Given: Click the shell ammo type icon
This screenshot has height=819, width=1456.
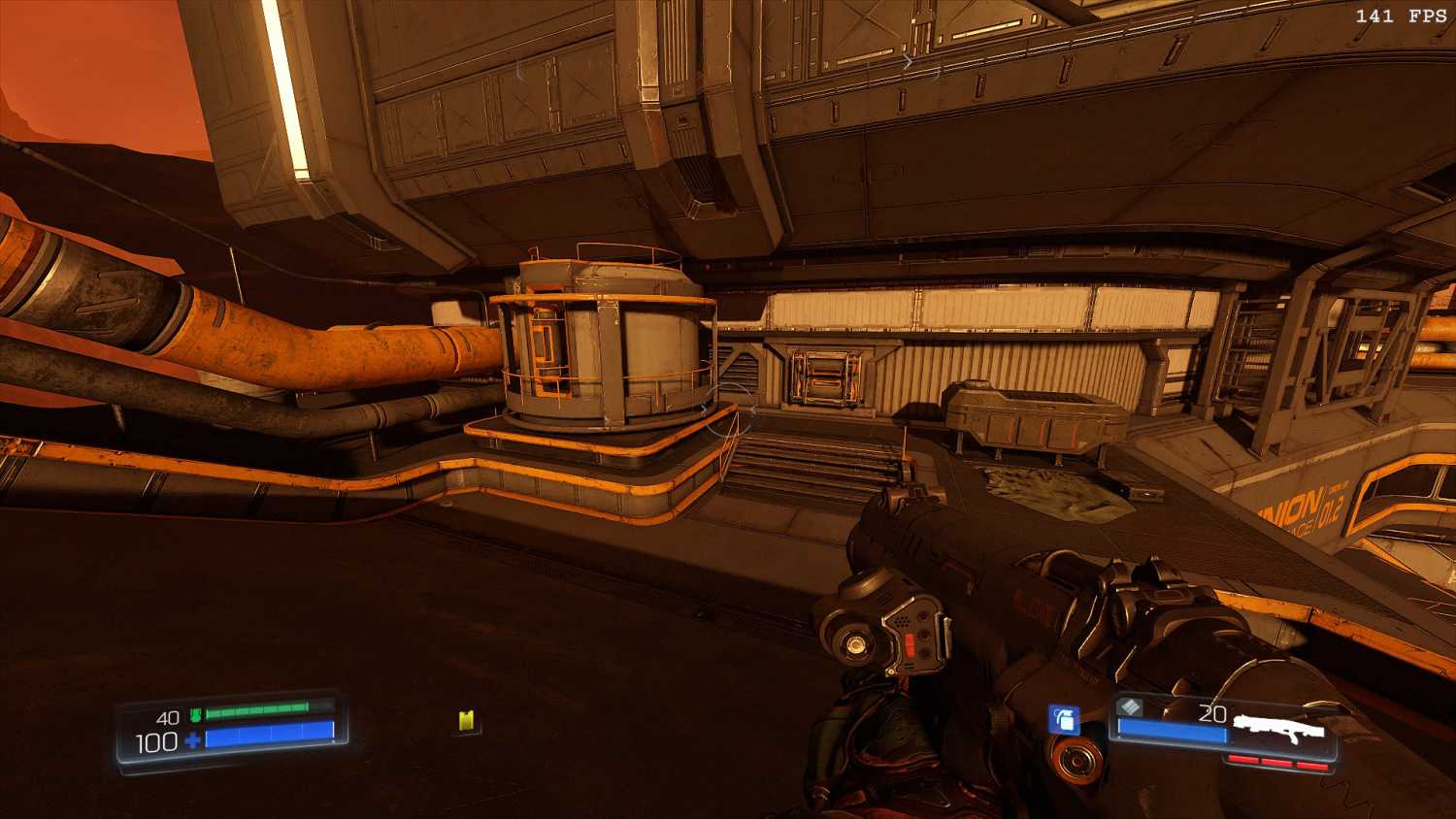Looking at the screenshot, I should pos(1129,707).
